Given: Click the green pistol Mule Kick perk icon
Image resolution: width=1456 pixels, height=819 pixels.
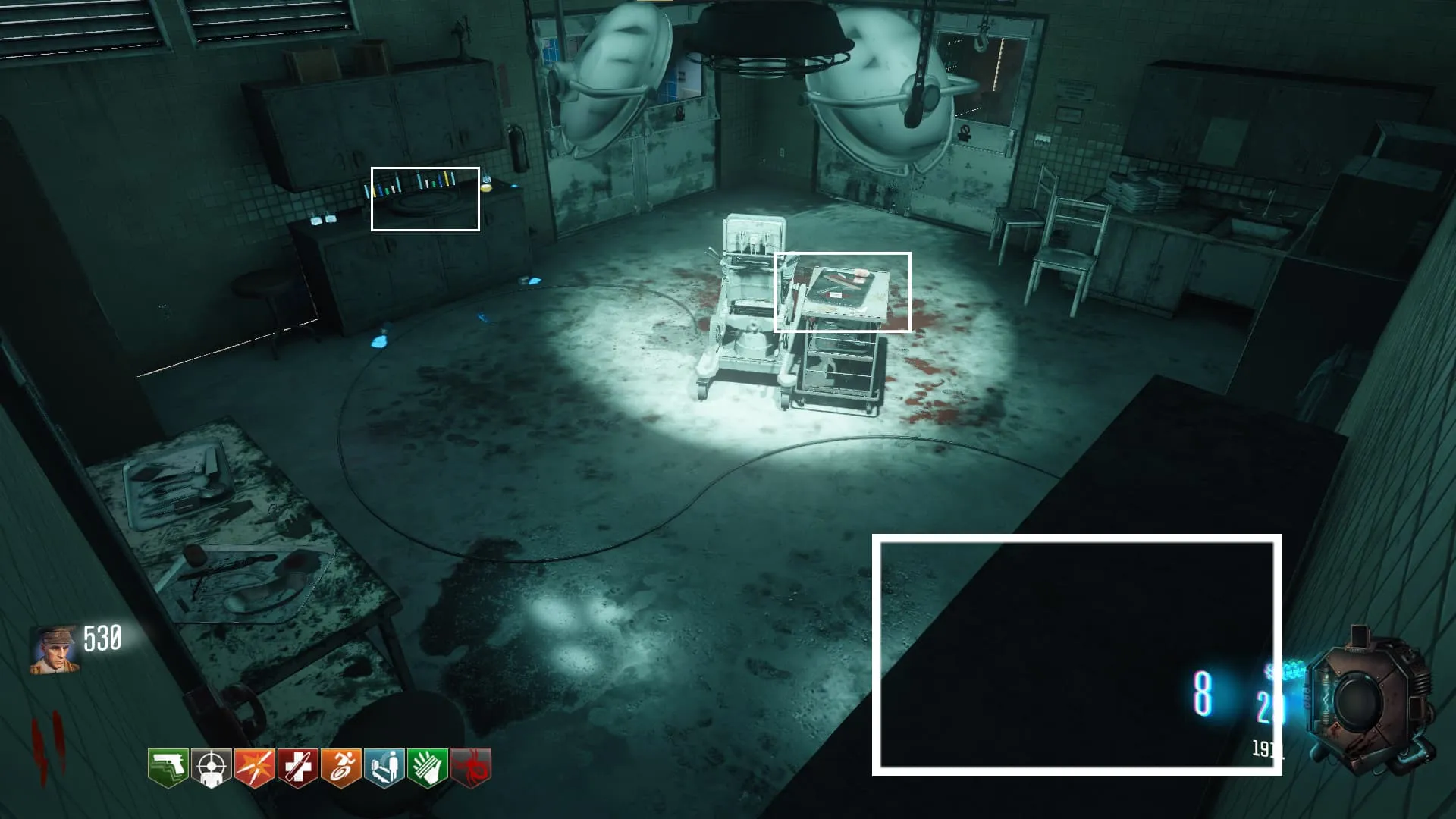Looking at the screenshot, I should [168, 768].
